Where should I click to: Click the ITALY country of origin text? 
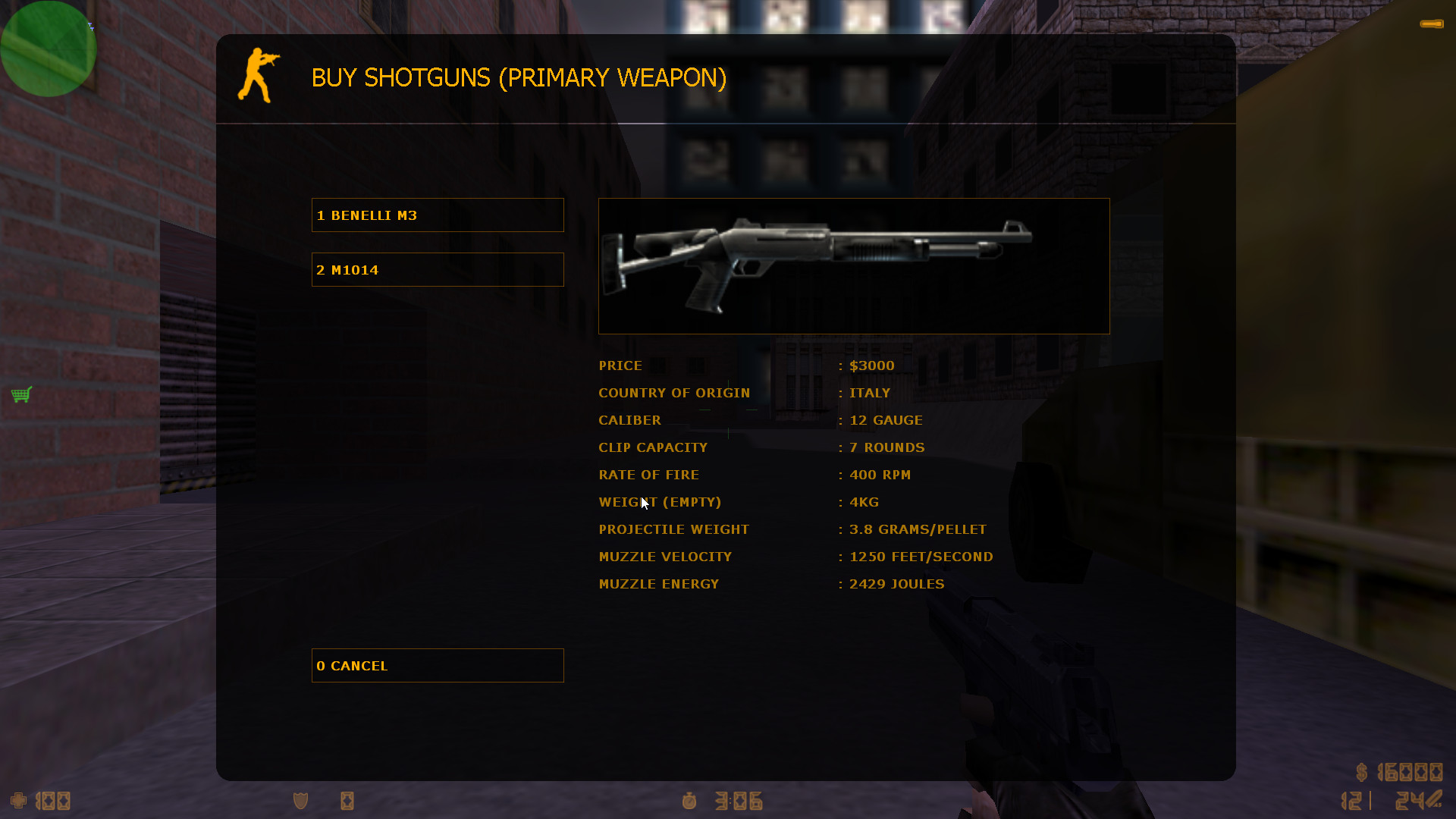click(869, 392)
